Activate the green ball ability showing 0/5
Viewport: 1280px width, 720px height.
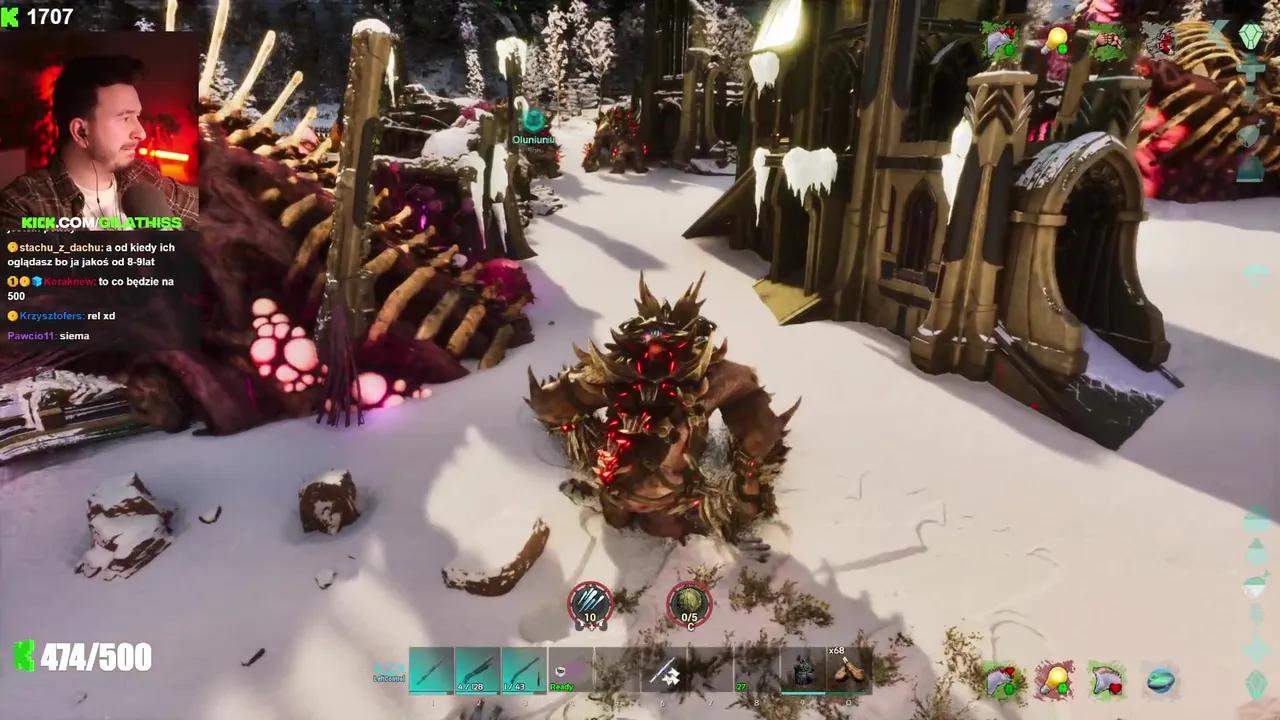[689, 604]
